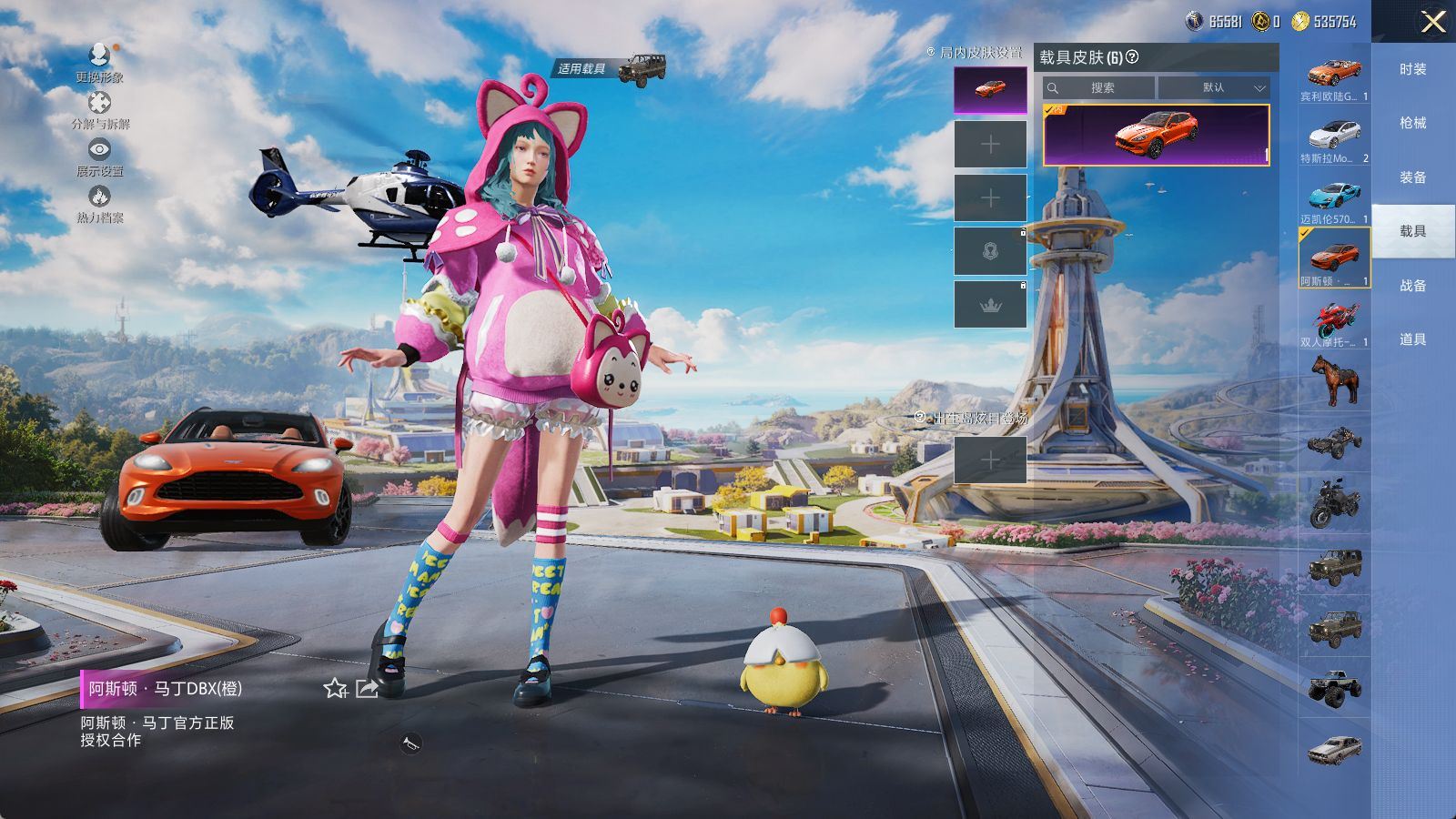
Task: Pick the brown horse thumbnail
Action: tap(1334, 379)
